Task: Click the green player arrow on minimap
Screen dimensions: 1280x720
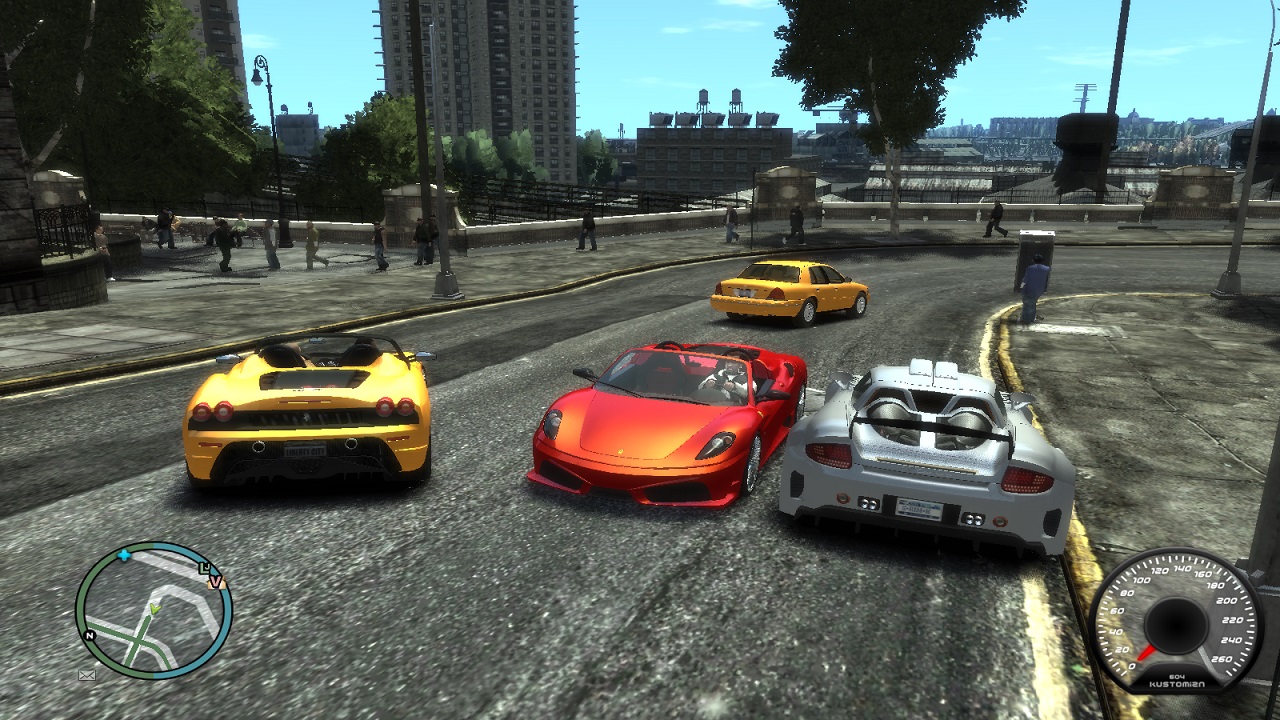Action: click(x=154, y=608)
